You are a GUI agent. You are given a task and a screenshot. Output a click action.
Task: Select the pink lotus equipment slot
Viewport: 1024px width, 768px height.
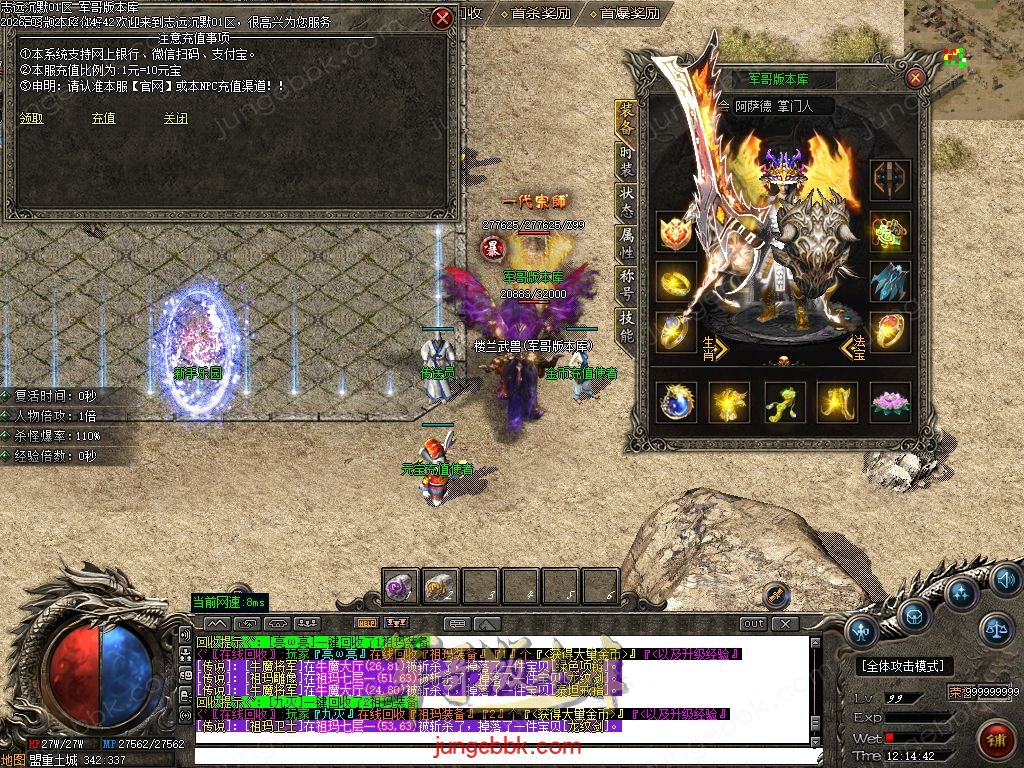889,402
